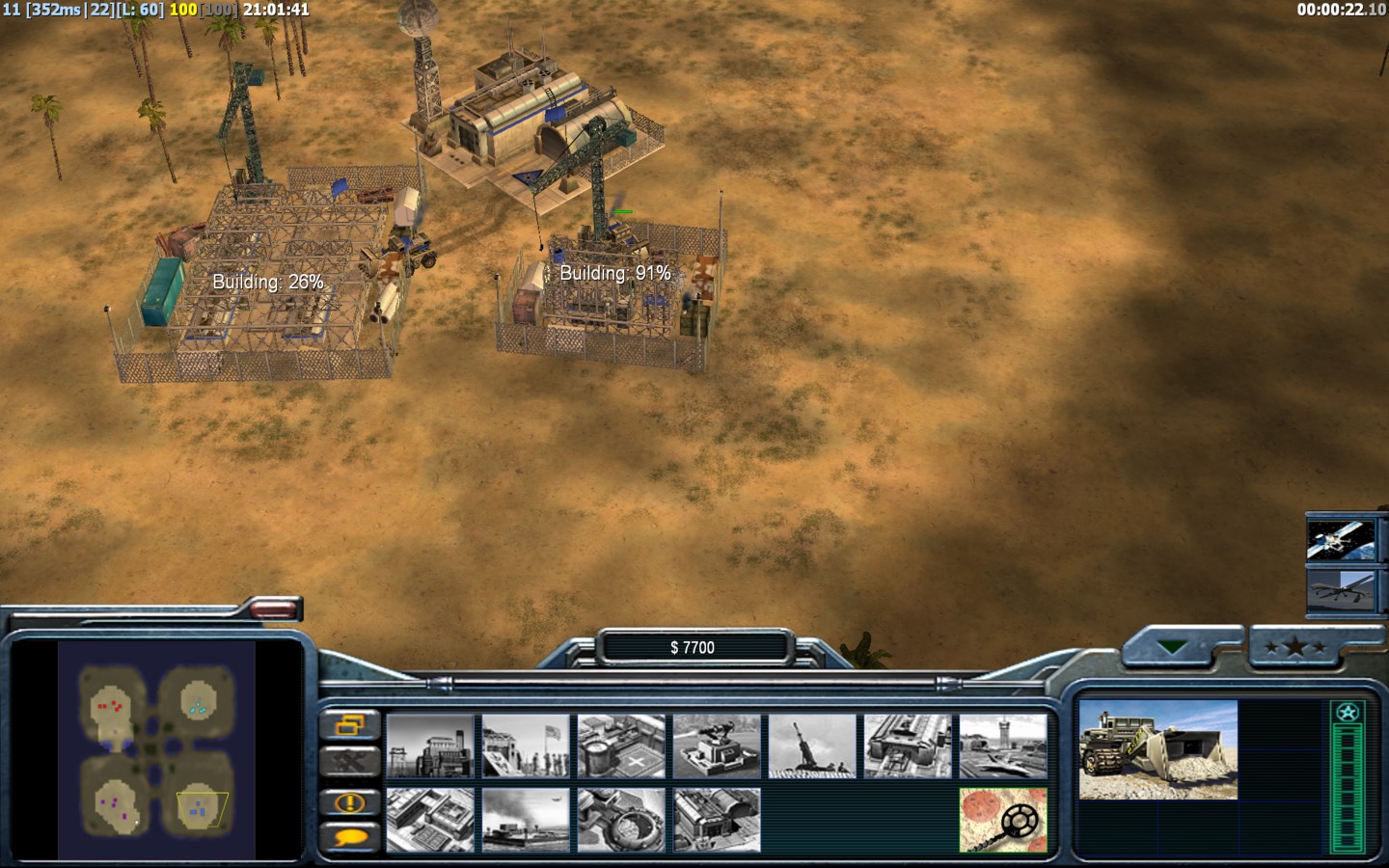Click the idle worker exclamation button
1389x868 pixels.
tap(348, 801)
